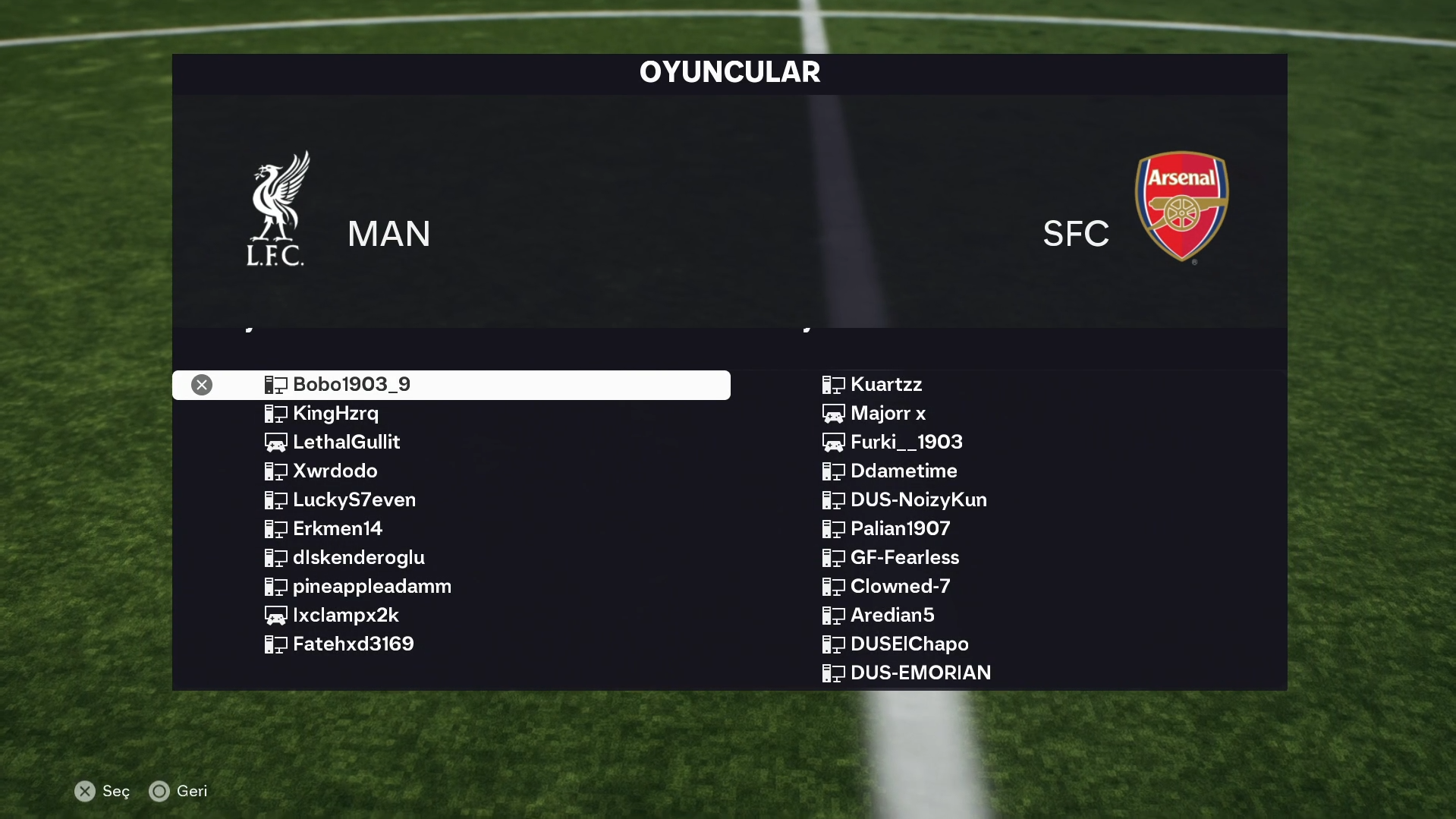The width and height of the screenshot is (1456, 819).
Task: Pick the Majorr x player row
Action: 888,414
